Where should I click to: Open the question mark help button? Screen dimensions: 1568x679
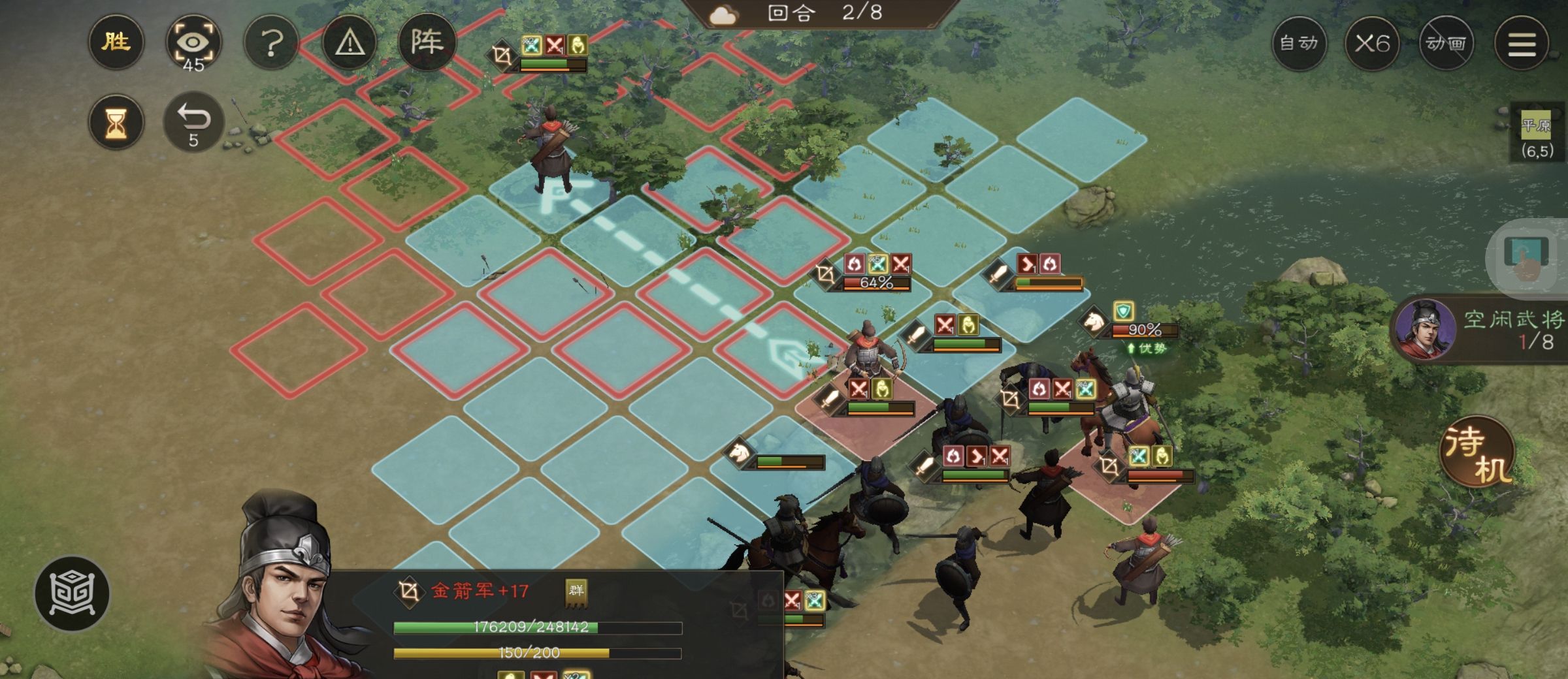pos(272,43)
